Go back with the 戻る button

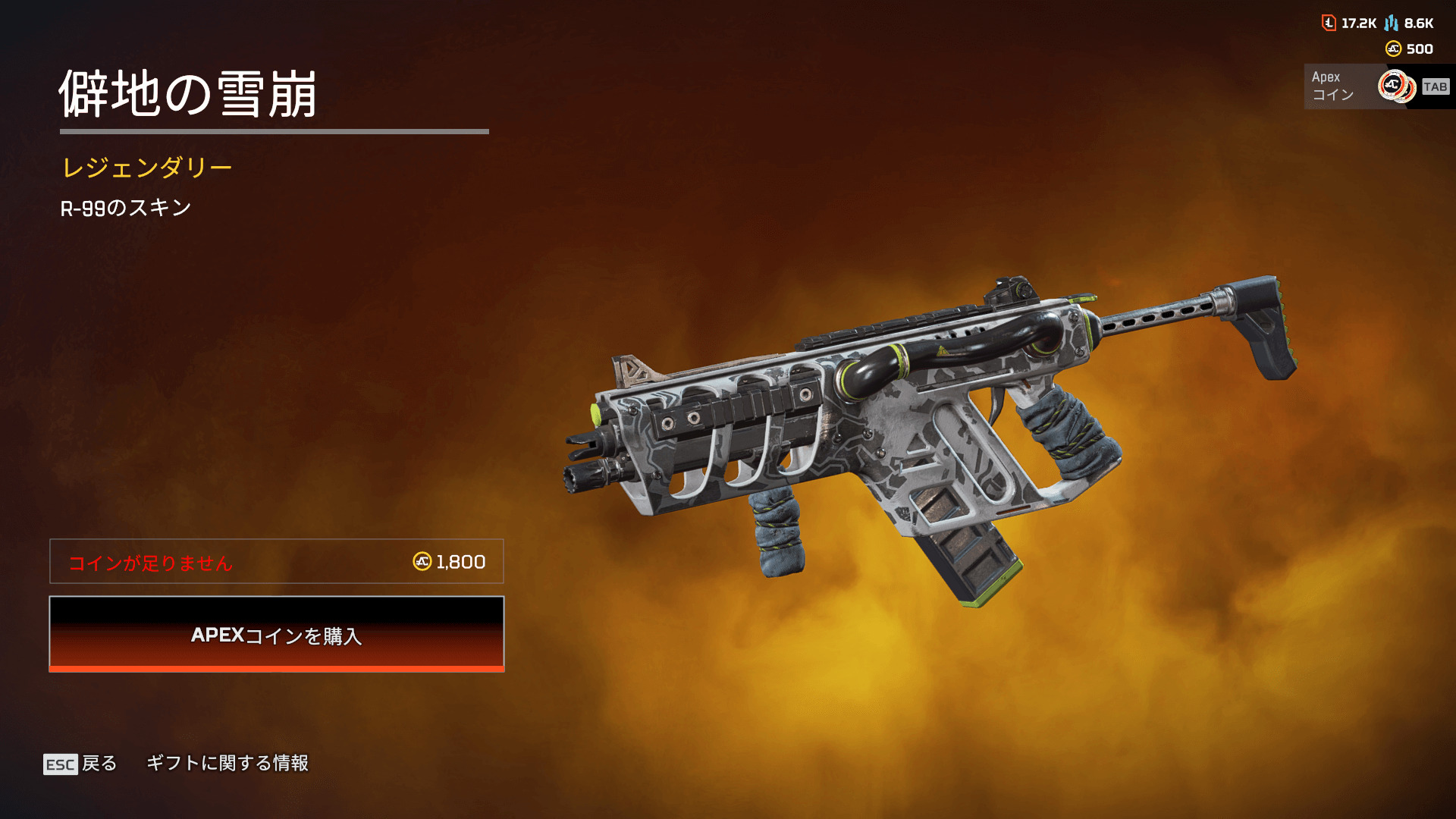(81, 764)
